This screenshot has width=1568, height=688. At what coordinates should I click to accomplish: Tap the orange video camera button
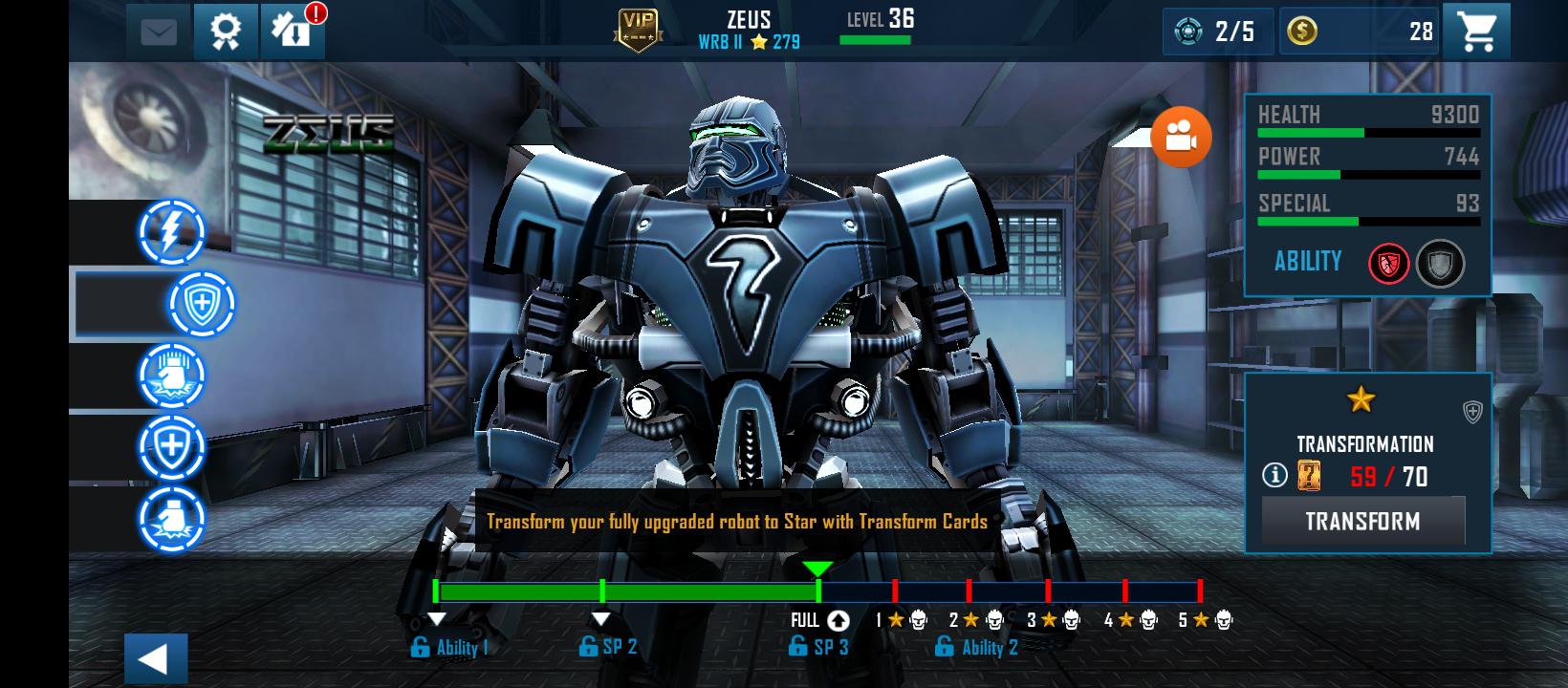point(1181,137)
